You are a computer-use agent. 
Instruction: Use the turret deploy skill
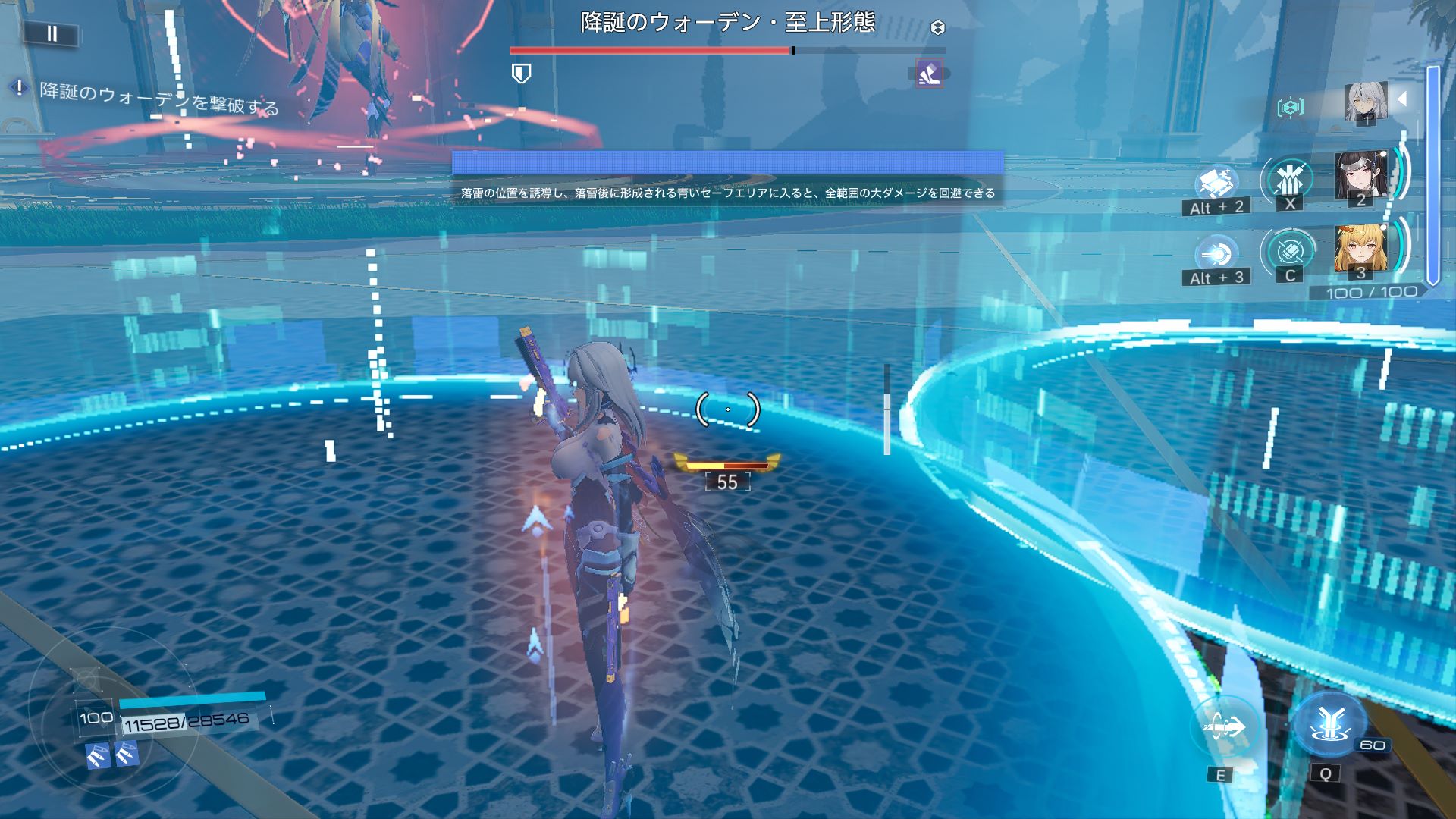1216,183
